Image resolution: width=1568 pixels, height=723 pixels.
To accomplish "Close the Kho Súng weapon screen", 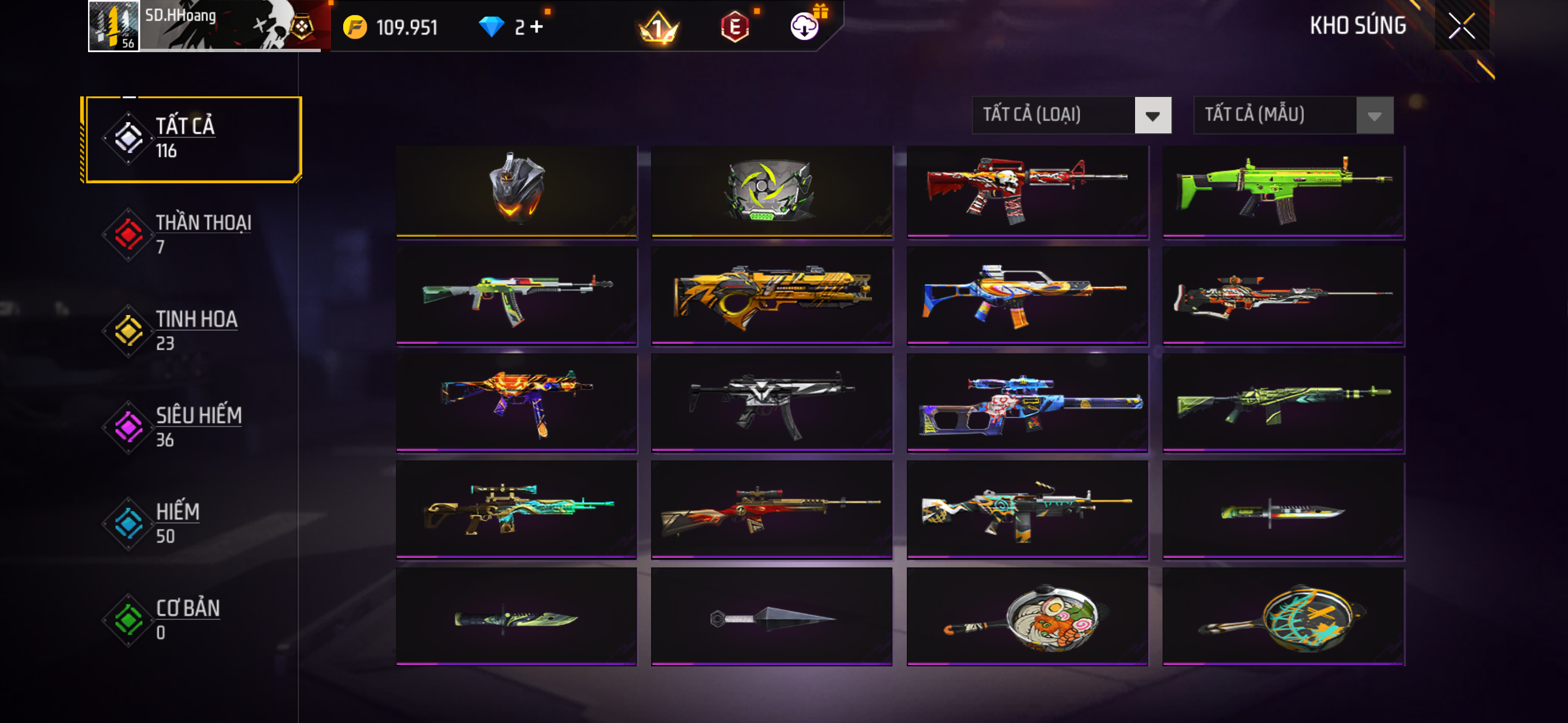I will [1461, 26].
